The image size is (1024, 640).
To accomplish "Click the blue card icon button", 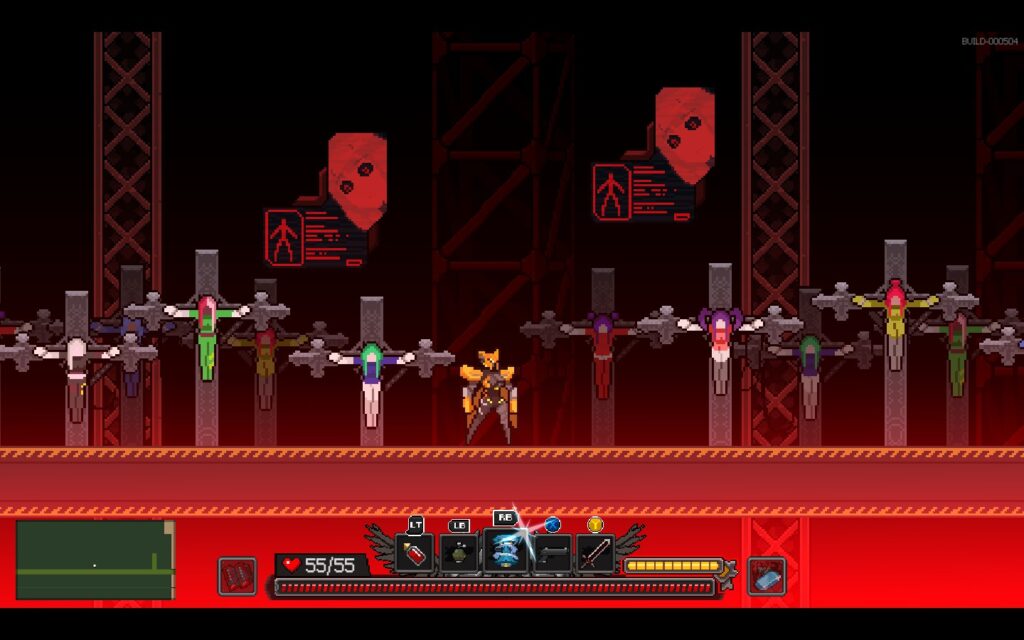I will point(767,575).
